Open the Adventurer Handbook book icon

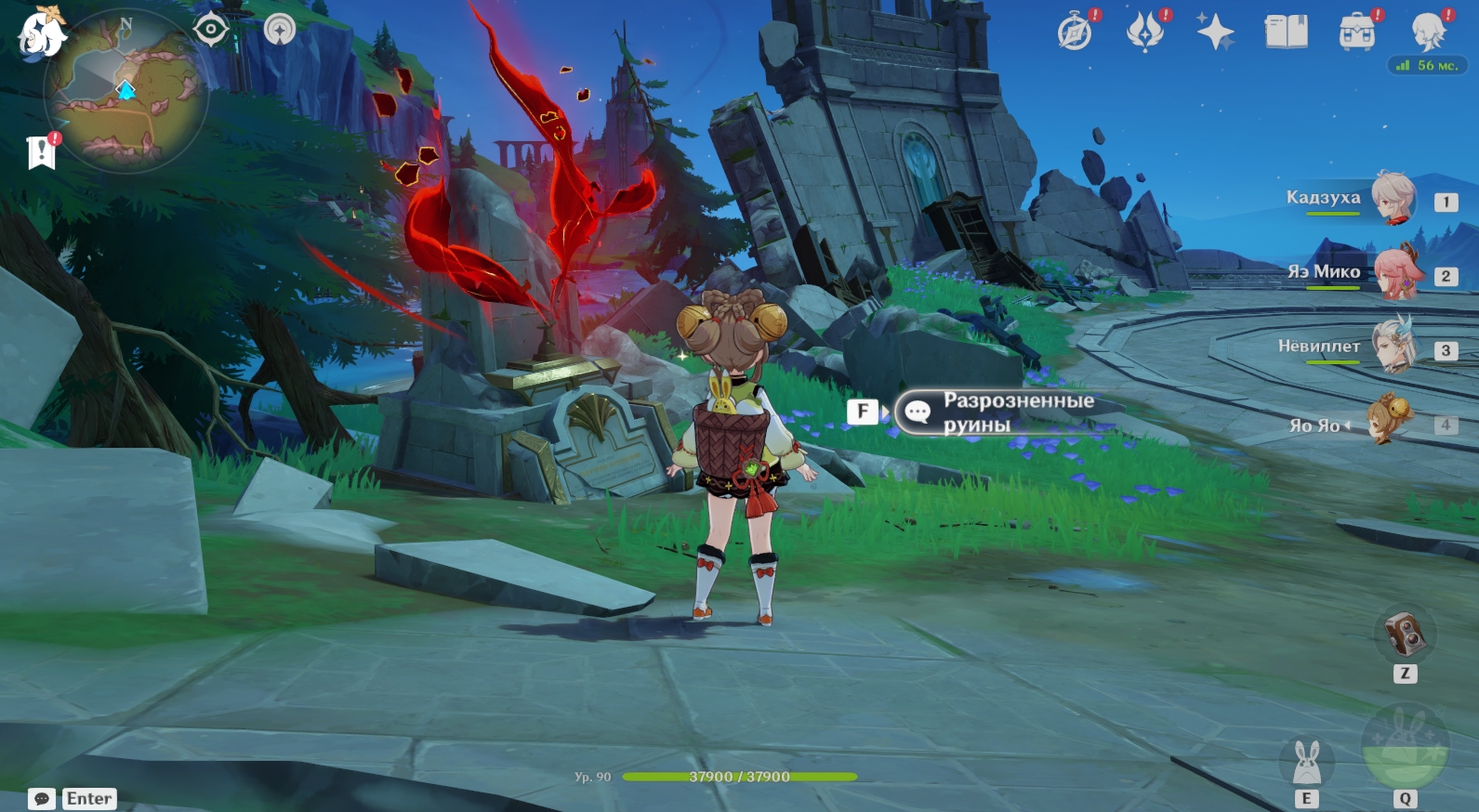(x=1286, y=33)
